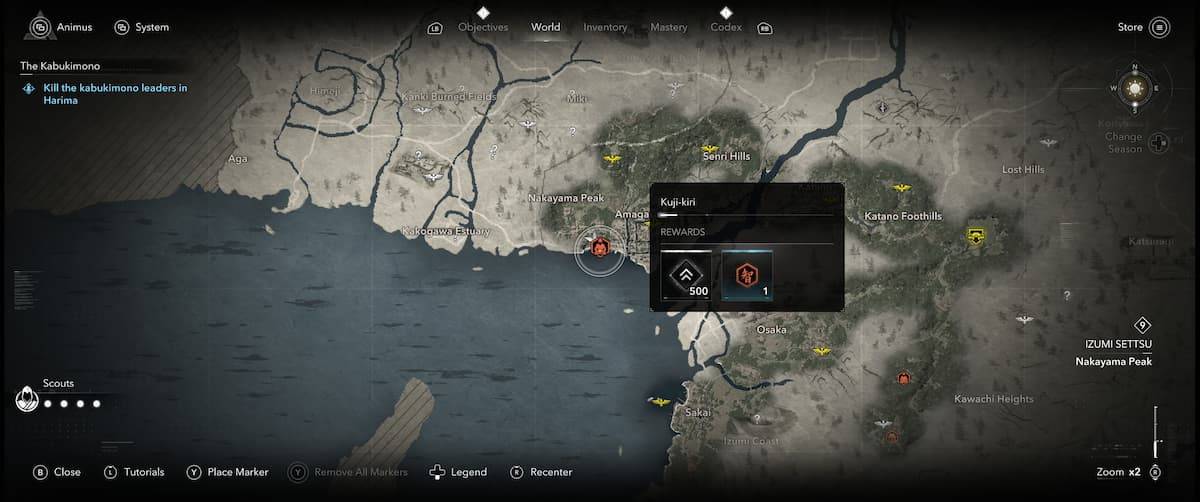The height and width of the screenshot is (502, 1200).
Task: Select the Kuji-kiri marker on the map
Action: tap(600, 248)
